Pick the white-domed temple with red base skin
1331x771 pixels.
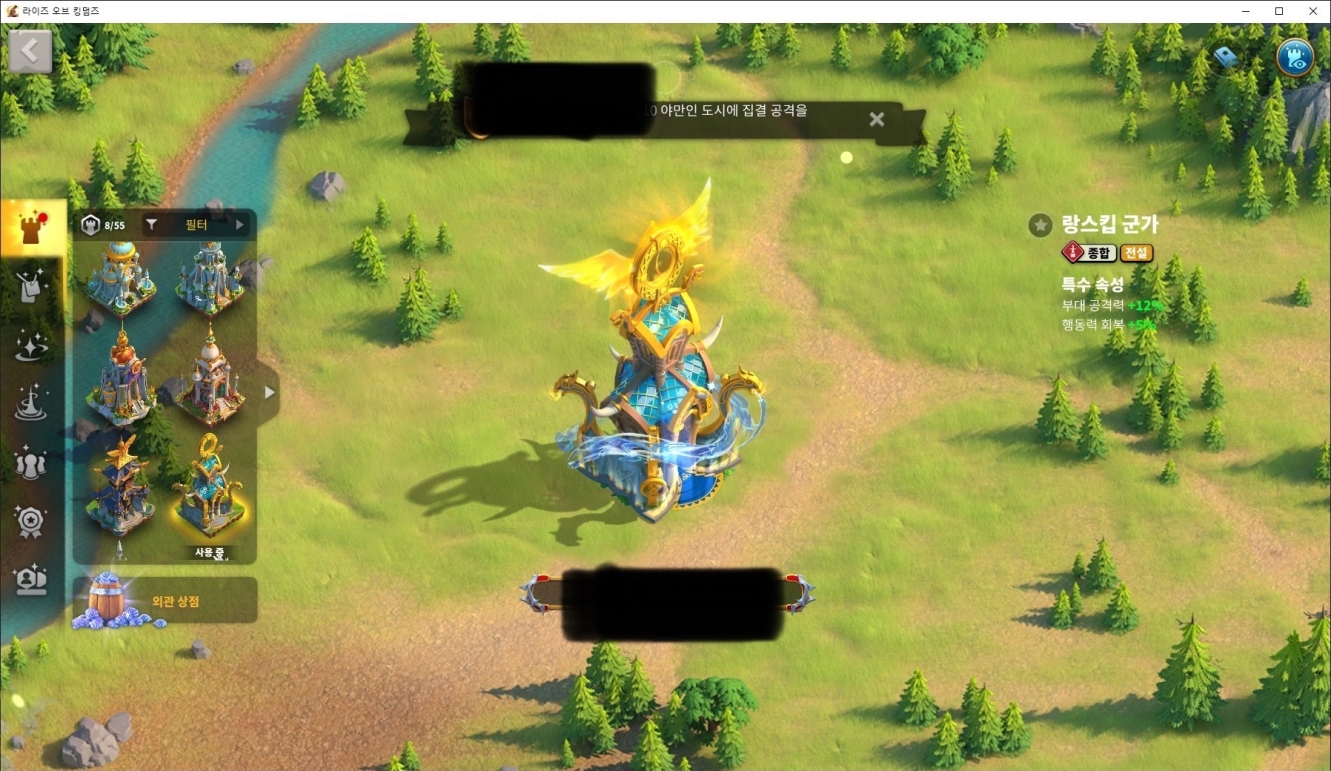tap(209, 376)
